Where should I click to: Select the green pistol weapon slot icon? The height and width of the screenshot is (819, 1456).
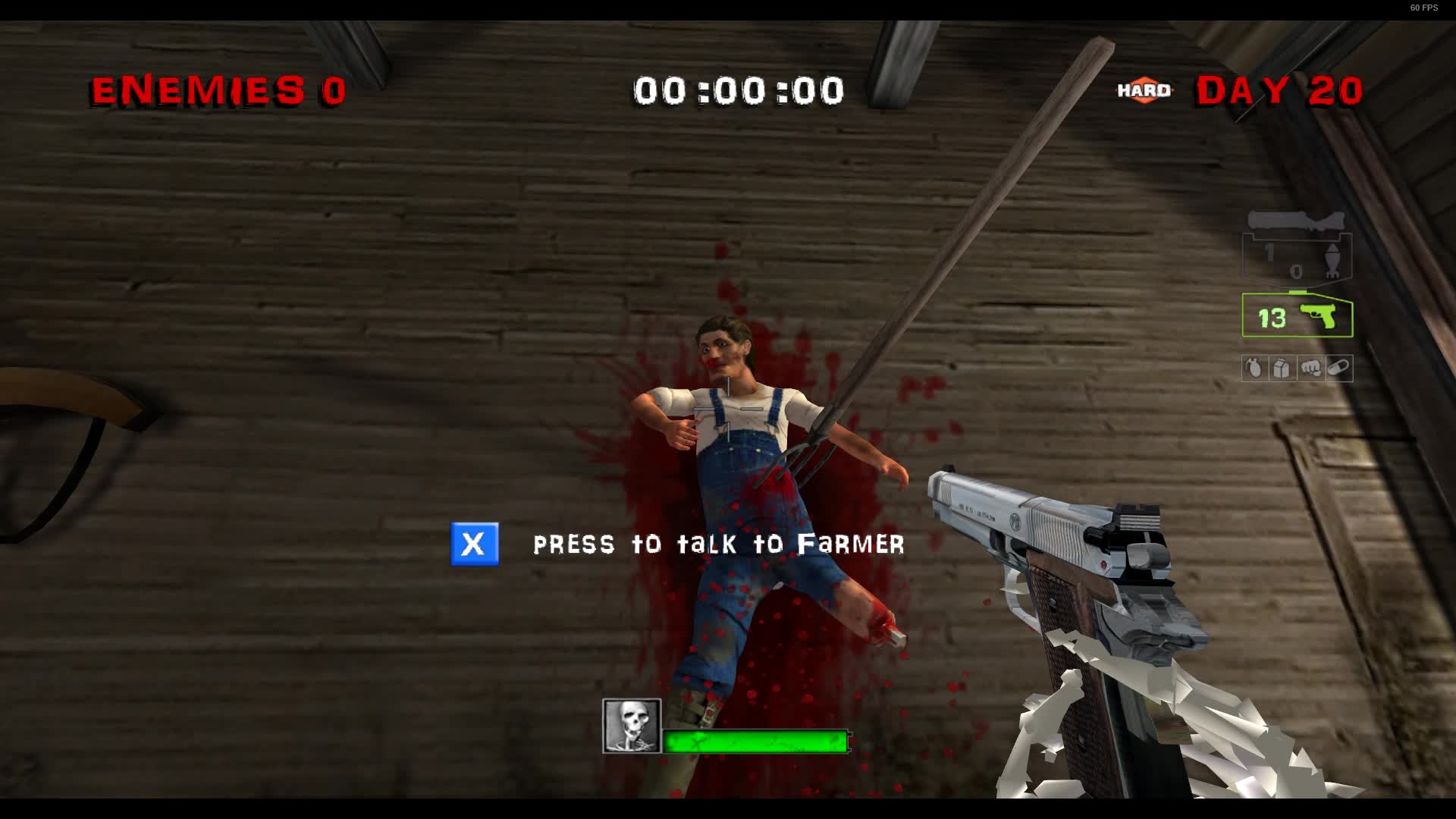point(1319,315)
